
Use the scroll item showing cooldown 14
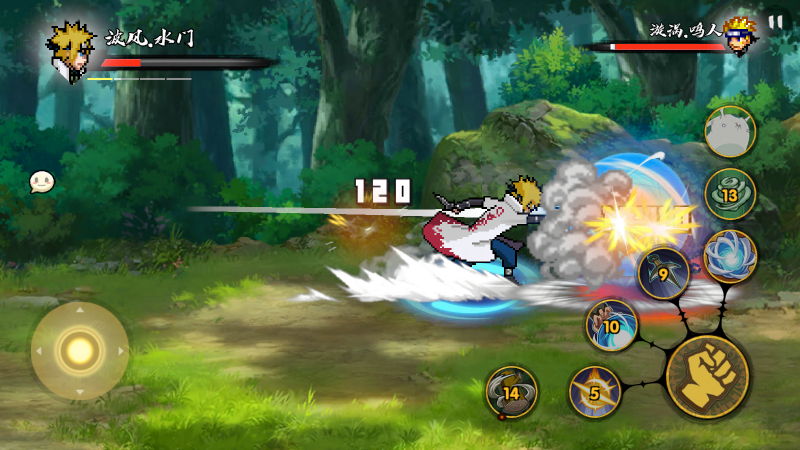pyautogui.click(x=511, y=392)
